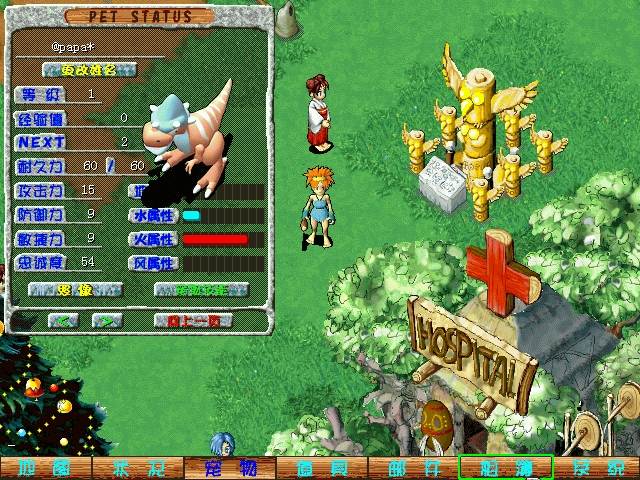This screenshot has width=640, height=480.
Task: Show the previous pet with left arrow
Action: coord(63,320)
